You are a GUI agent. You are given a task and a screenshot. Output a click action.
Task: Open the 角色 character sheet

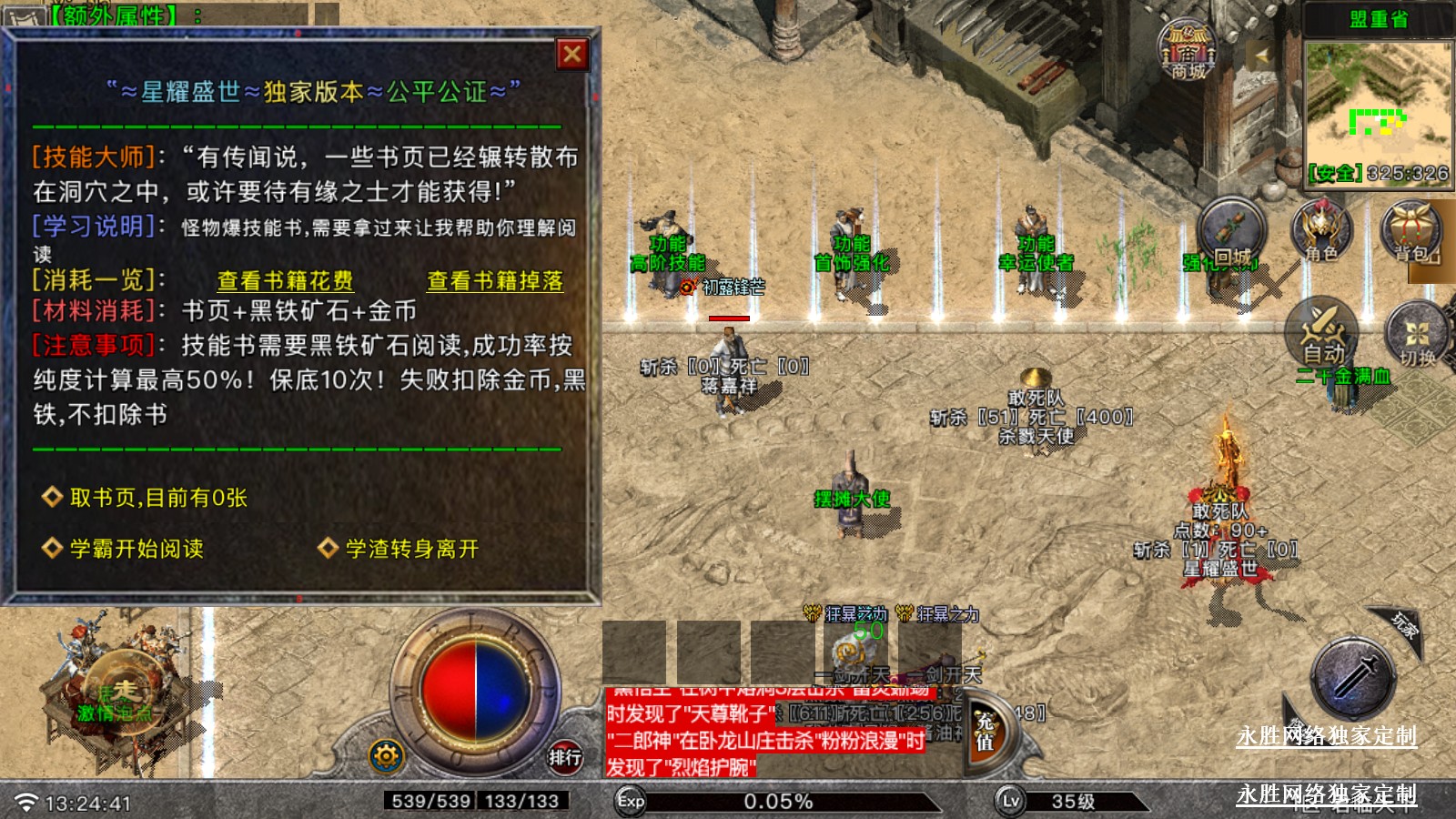point(1321,232)
